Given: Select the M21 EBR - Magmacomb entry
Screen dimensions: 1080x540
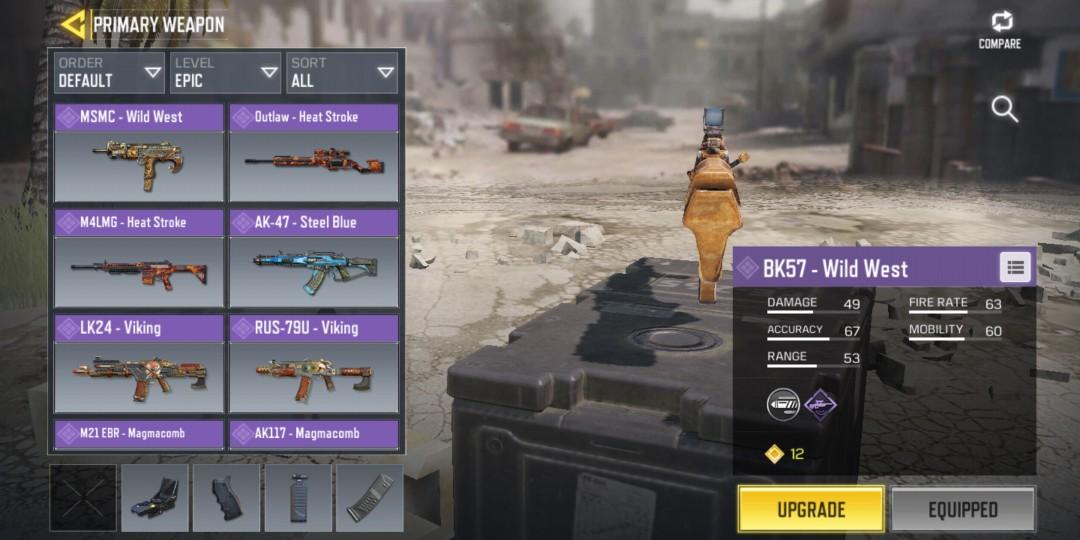Looking at the screenshot, I should pos(139,434).
